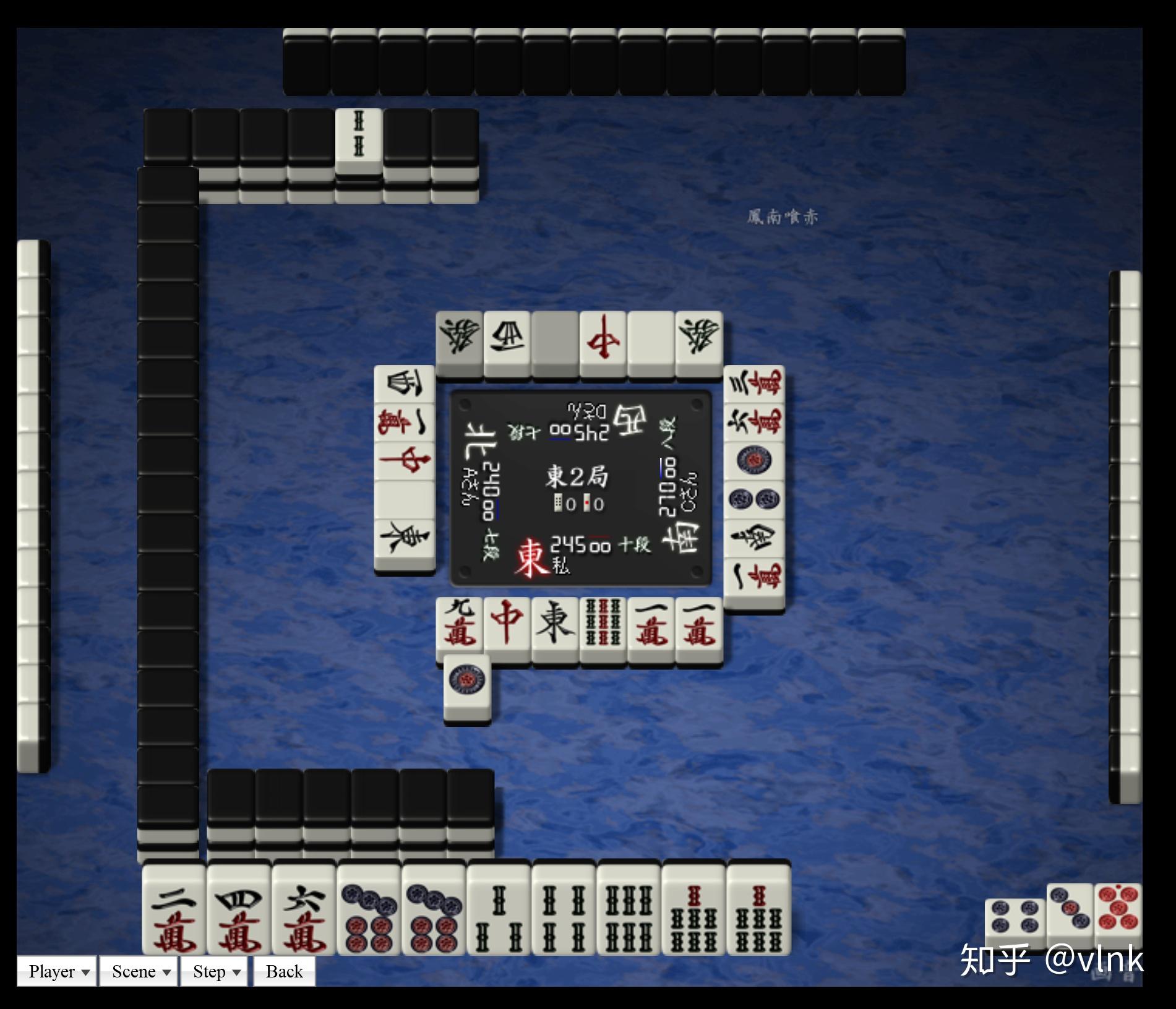Open the Scene dropdown
Screen dimensions: 1176x1009
point(140,971)
